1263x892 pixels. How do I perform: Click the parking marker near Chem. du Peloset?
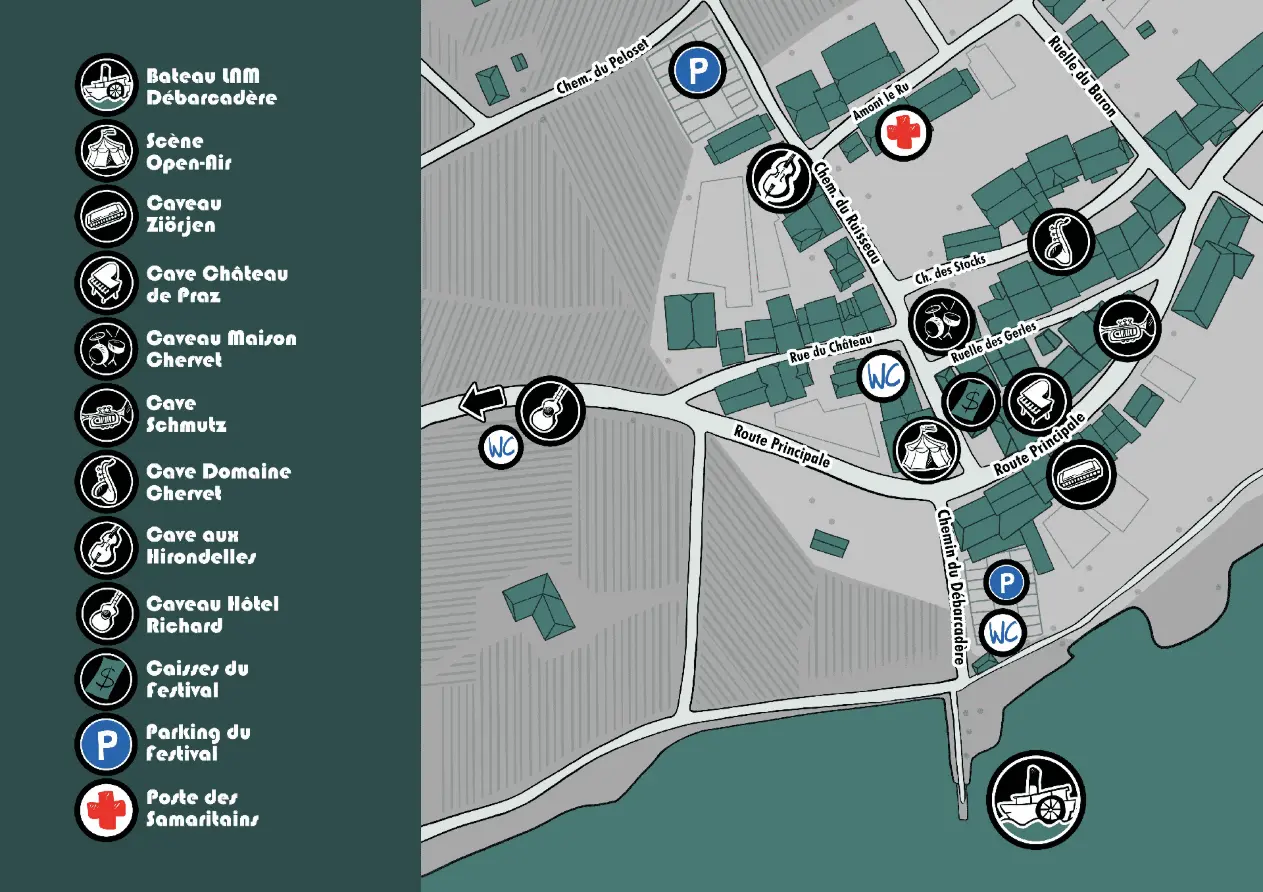699,69
